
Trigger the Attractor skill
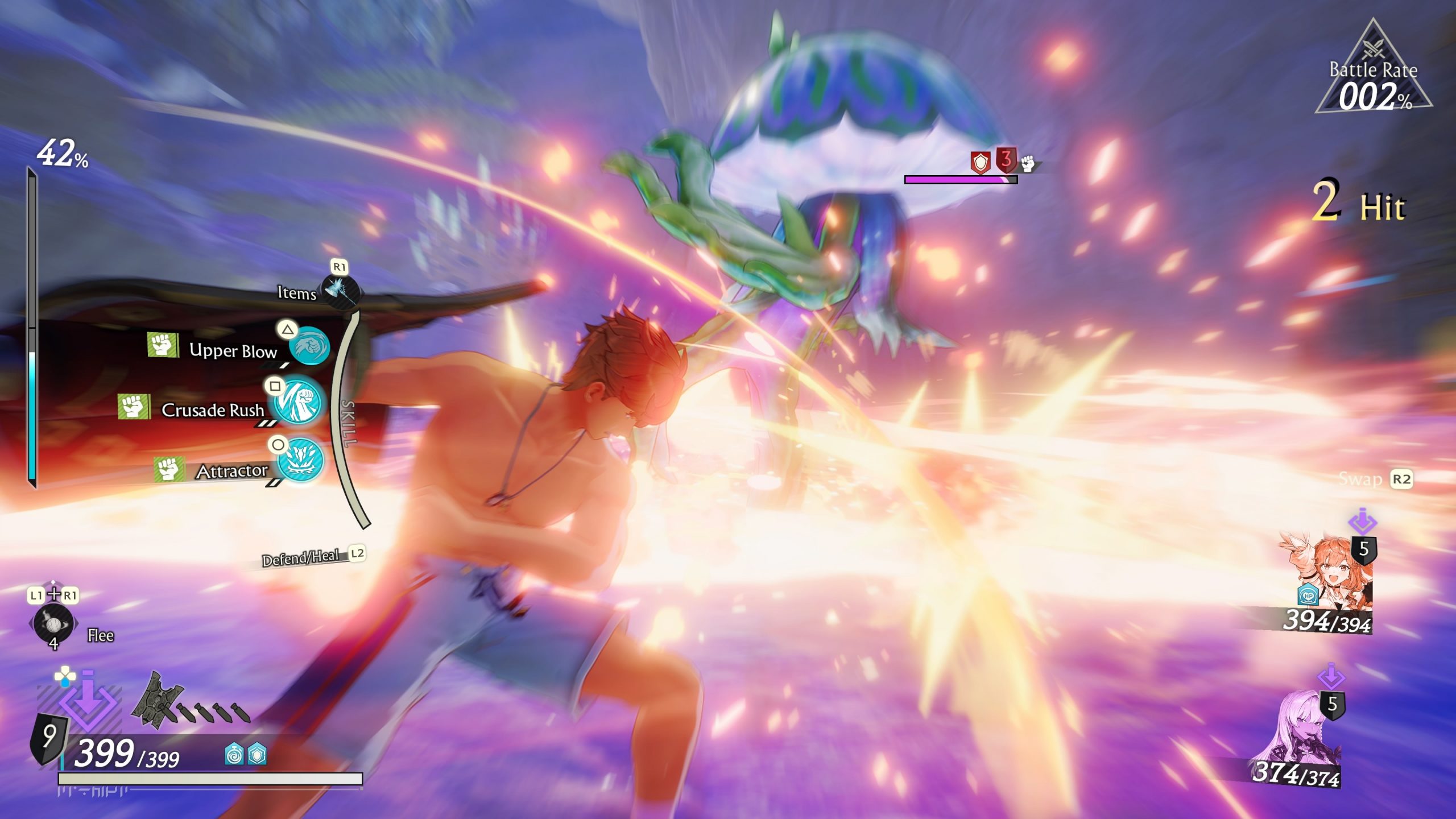301,461
